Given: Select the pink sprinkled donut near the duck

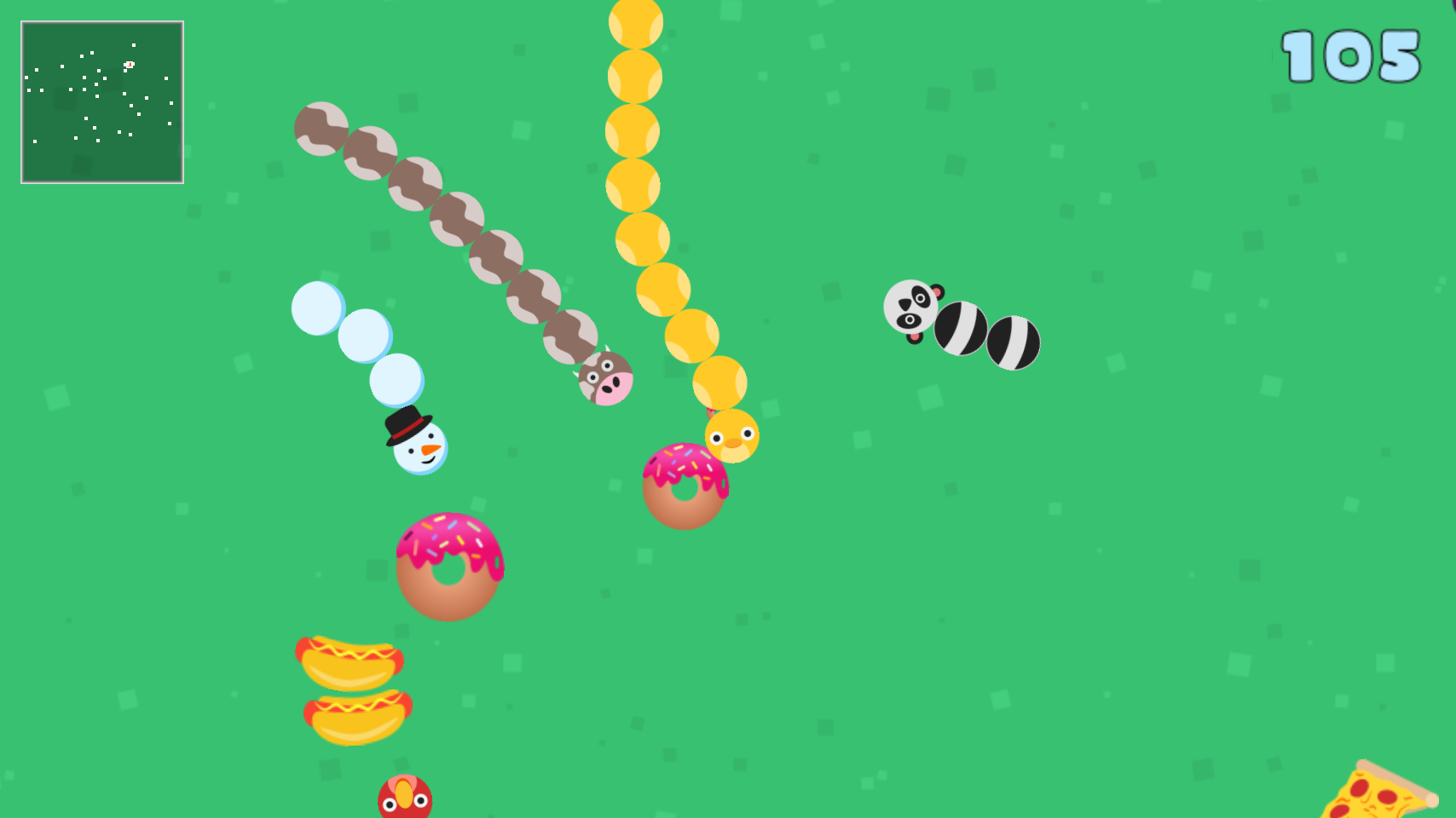Looking at the screenshot, I should click(686, 486).
